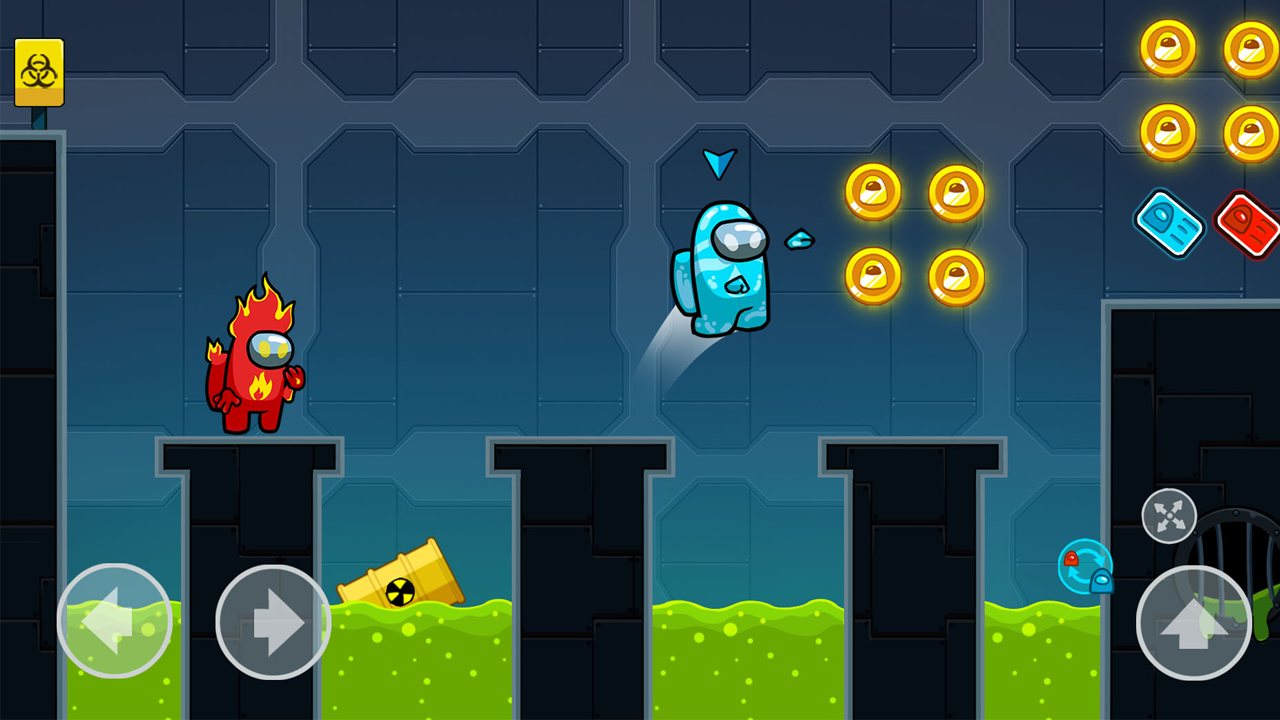1280x720 pixels.
Task: Select the red ID card collectible
Action: pos(1246,225)
